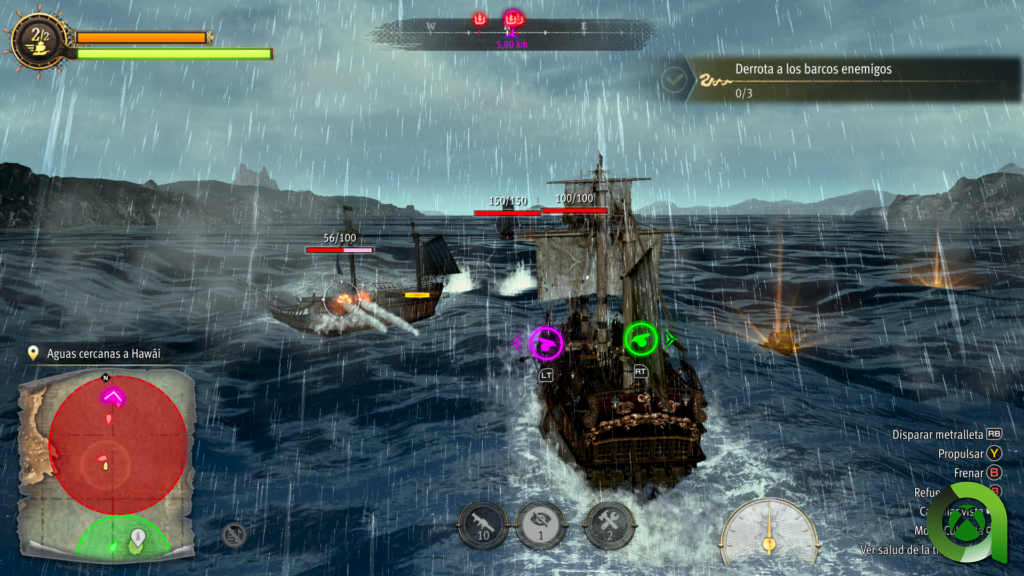Click the ship speed gauge dial
The width and height of the screenshot is (1024, 576).
(x=769, y=527)
